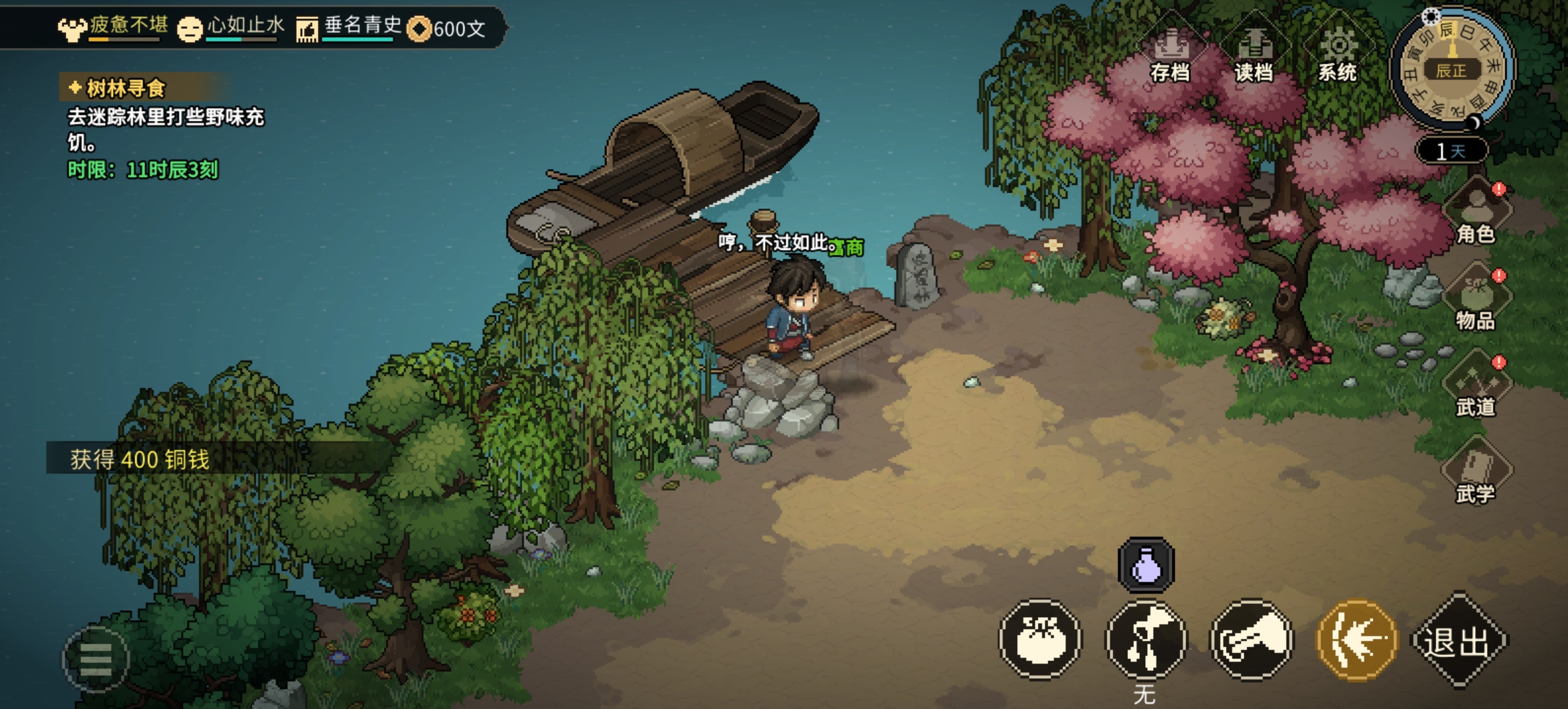Click the time-of-day clock dial
Image resolution: width=1568 pixels, height=709 pixels.
point(1452,68)
